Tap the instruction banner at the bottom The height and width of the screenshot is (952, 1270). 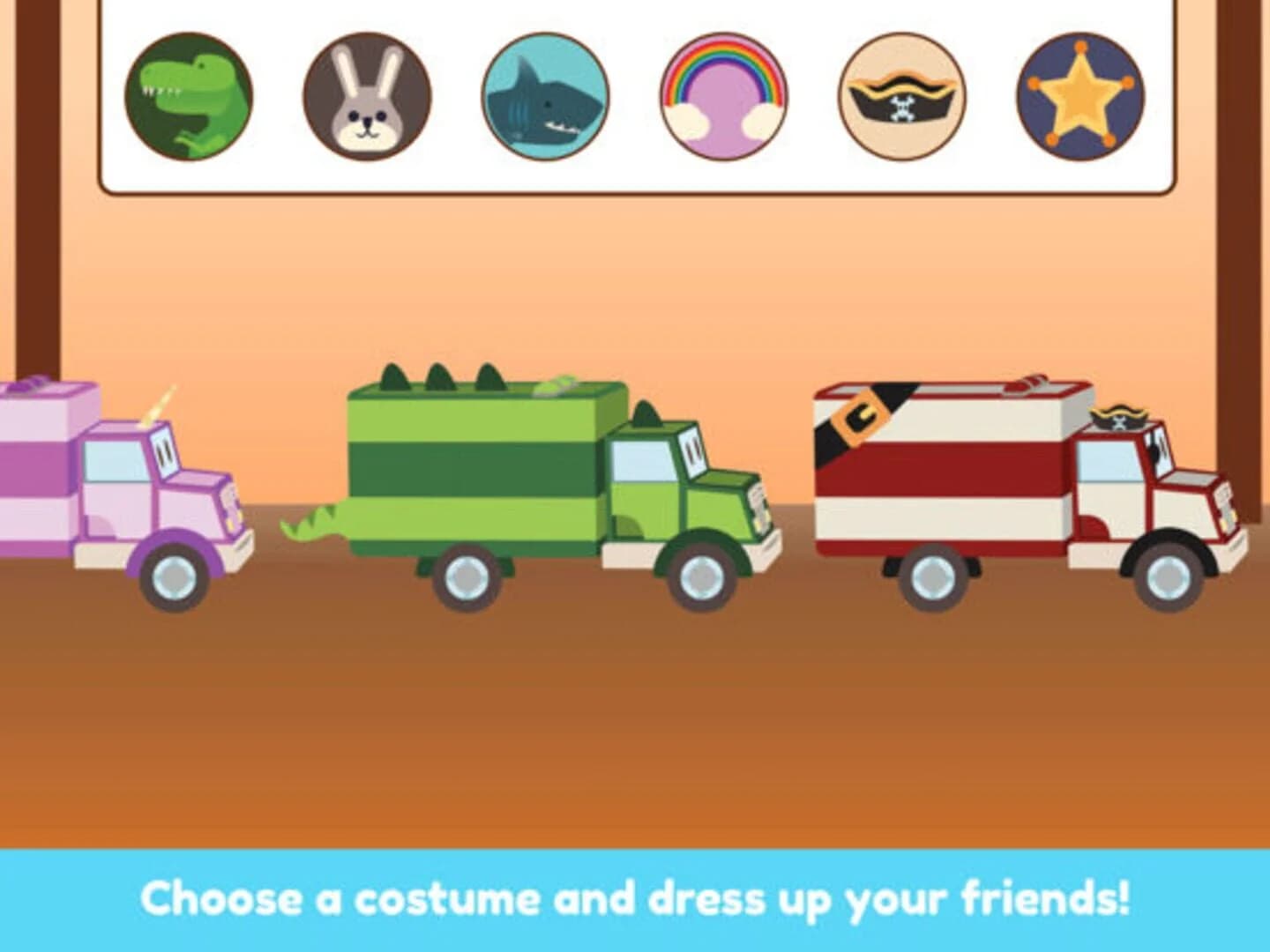[635, 899]
